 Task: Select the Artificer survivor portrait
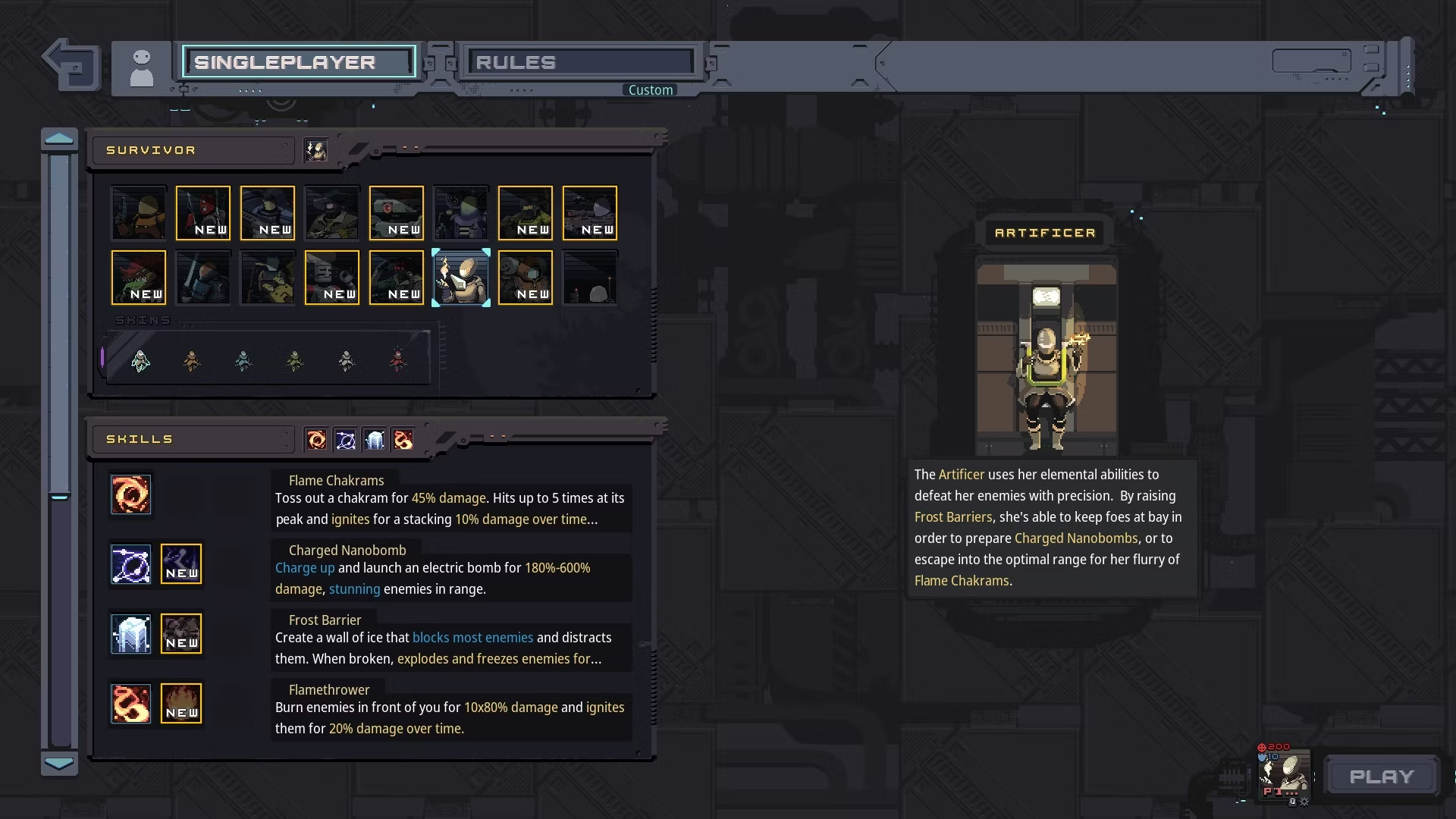pos(461,278)
